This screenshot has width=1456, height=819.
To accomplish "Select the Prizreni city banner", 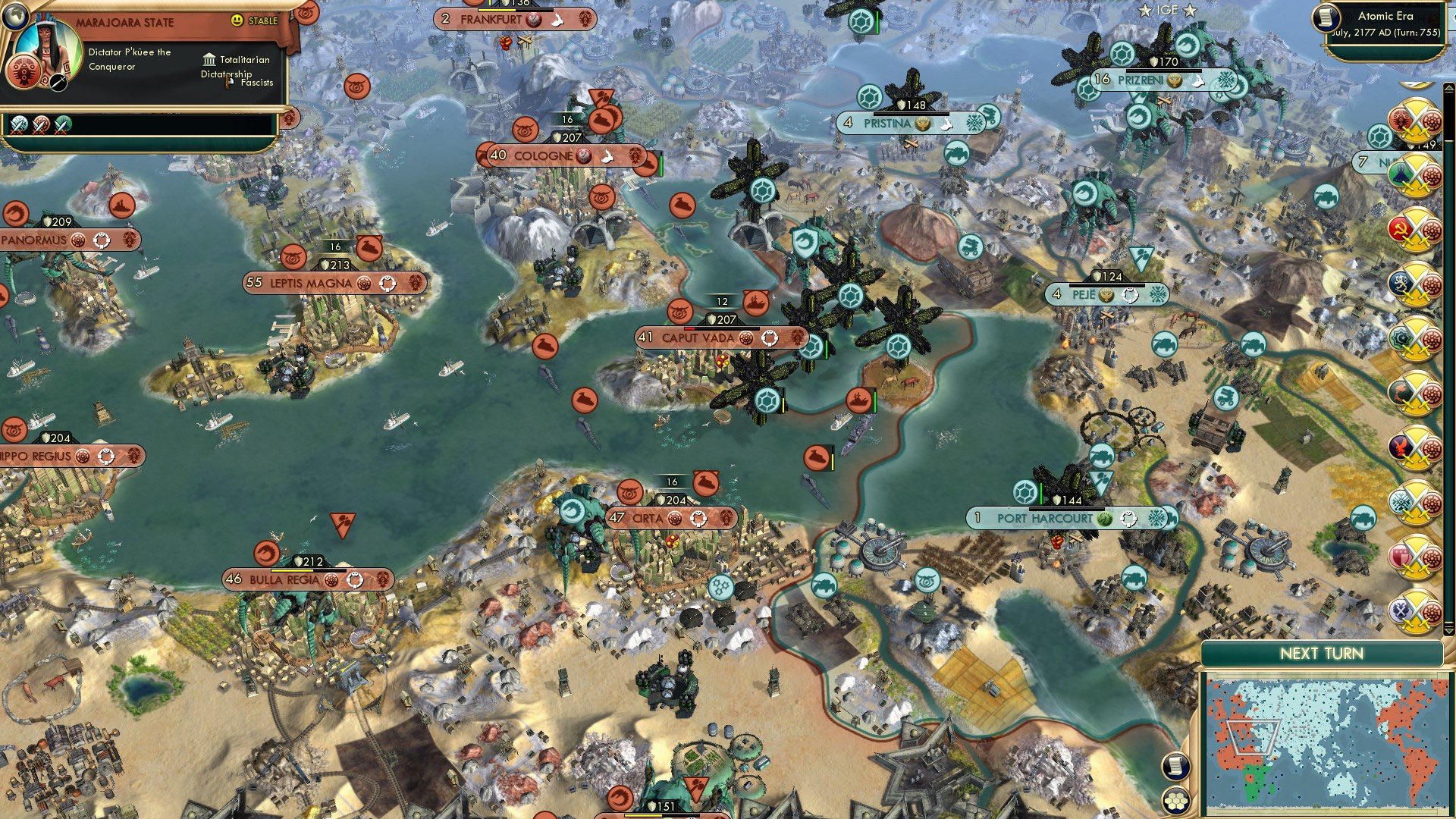I will (1140, 80).
